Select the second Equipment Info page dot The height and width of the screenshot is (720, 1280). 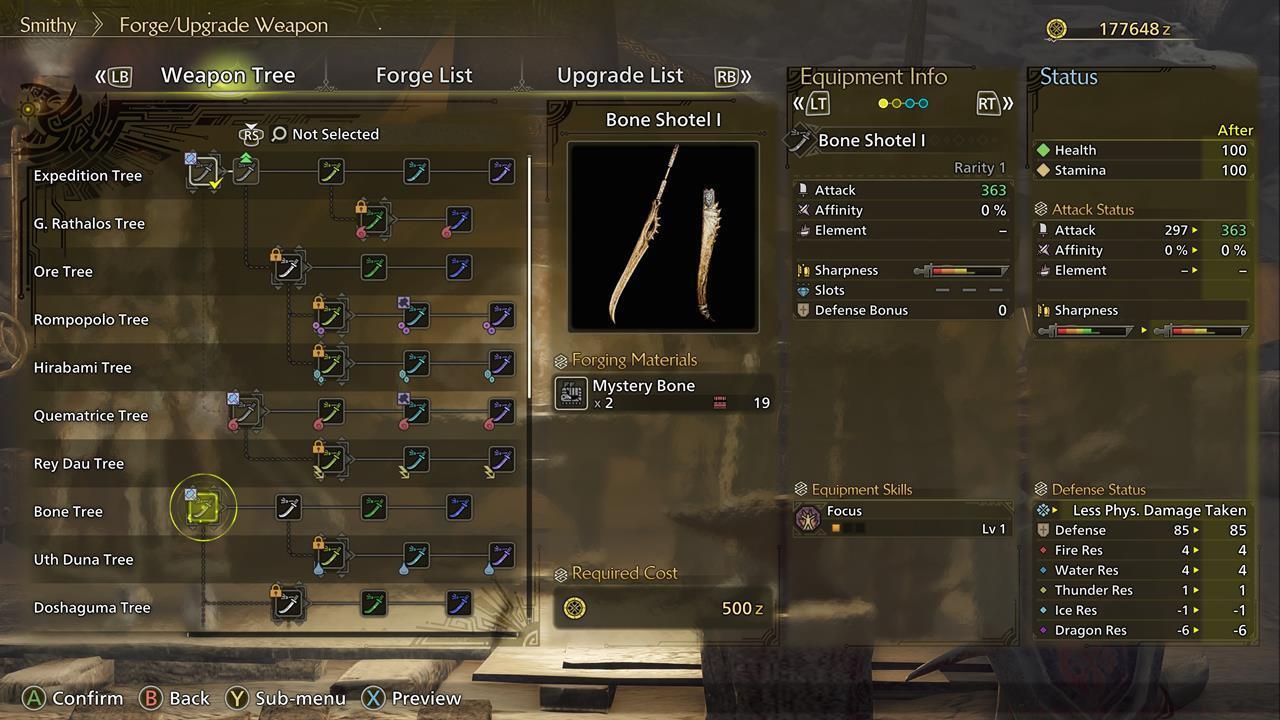point(896,102)
